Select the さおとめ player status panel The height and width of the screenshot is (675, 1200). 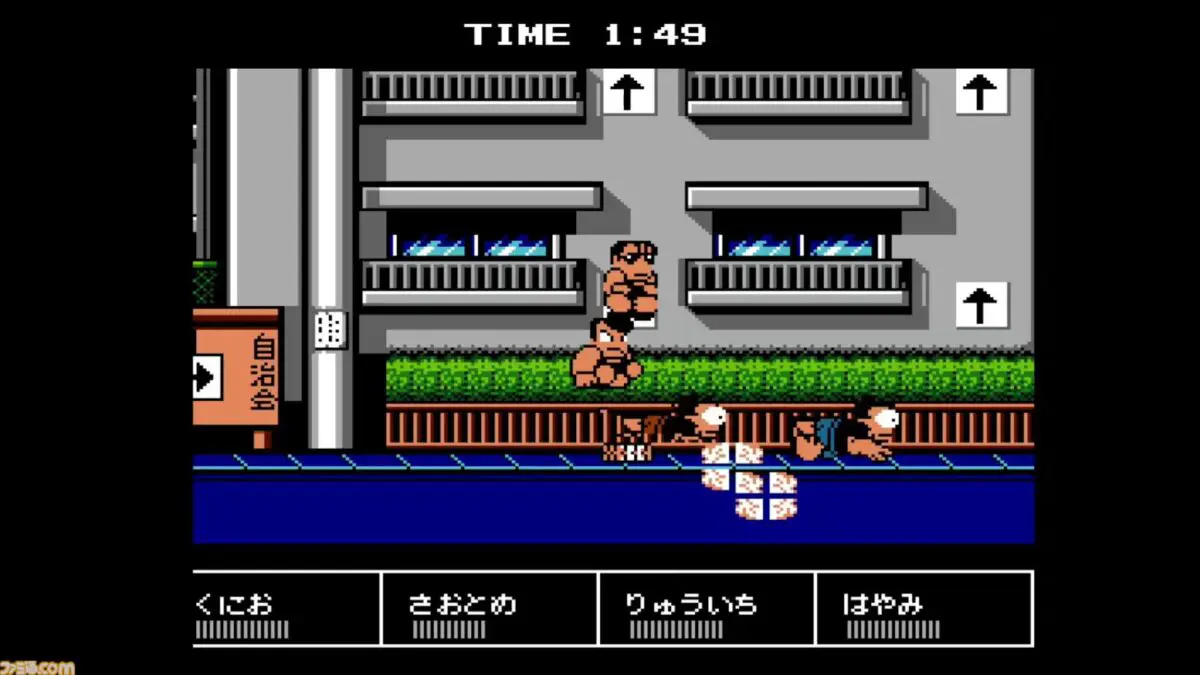[x=489, y=609]
